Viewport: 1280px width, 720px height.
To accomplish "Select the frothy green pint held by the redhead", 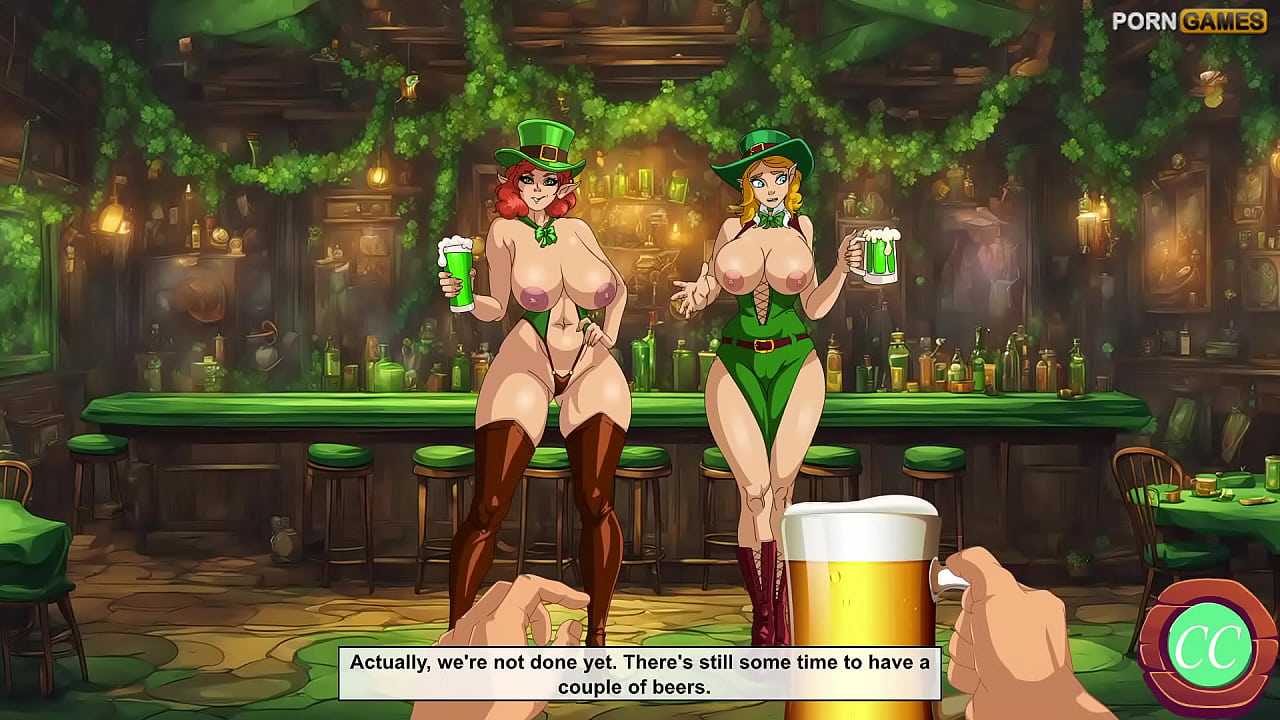I will (x=460, y=270).
